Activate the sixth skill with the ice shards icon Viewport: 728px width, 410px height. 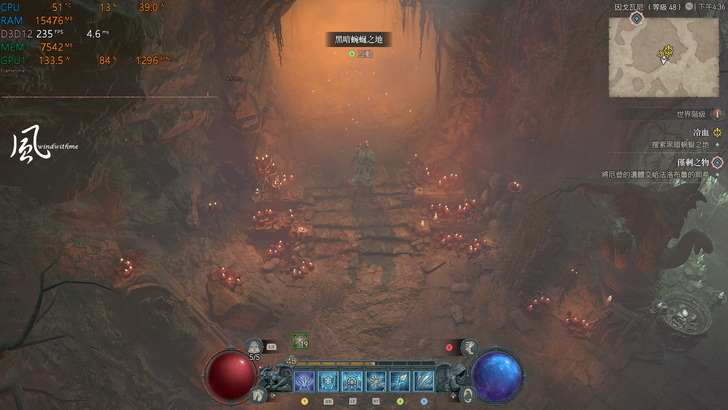424,381
